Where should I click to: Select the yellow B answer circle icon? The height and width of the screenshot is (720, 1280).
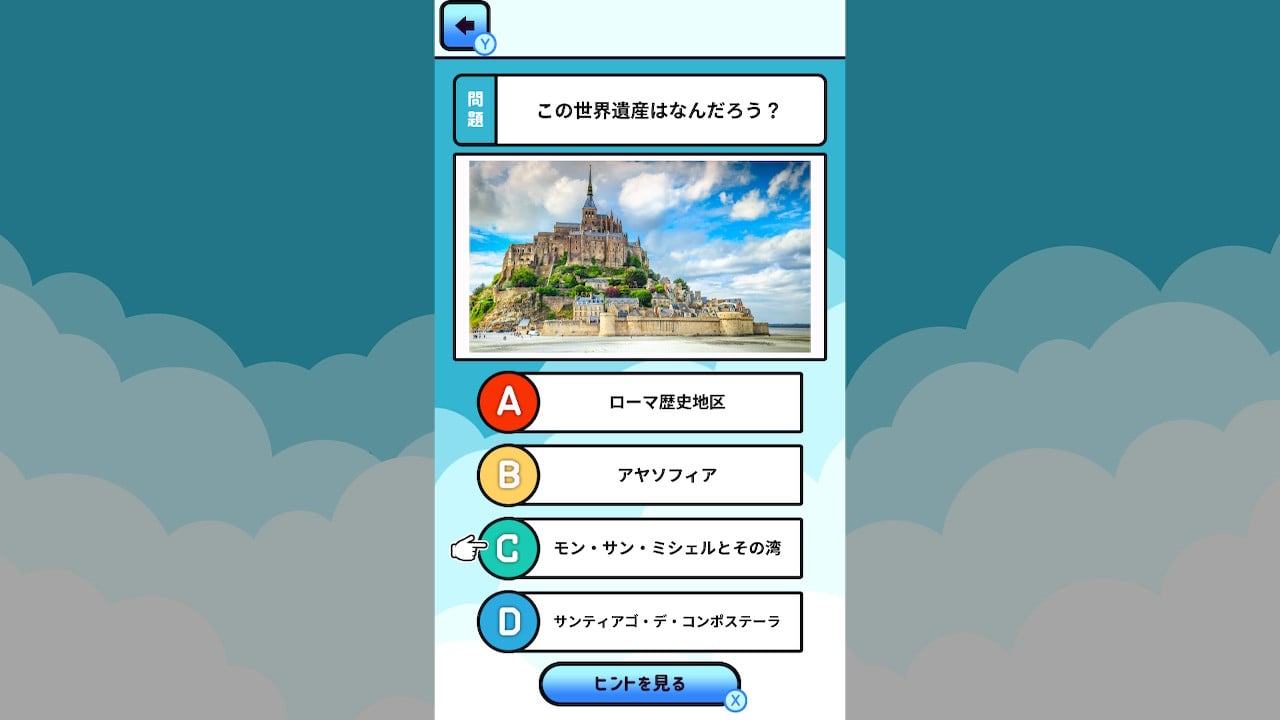point(508,475)
